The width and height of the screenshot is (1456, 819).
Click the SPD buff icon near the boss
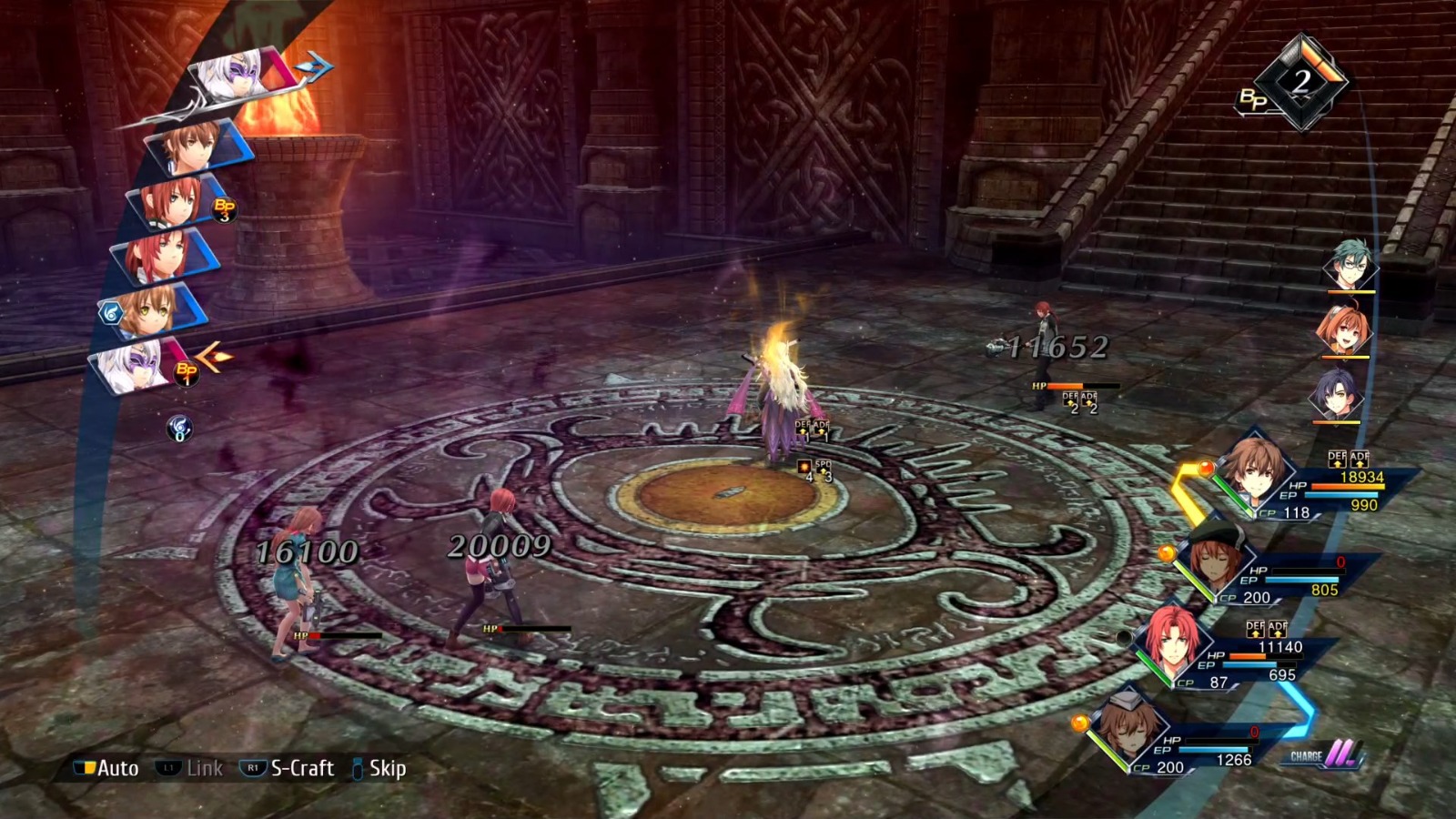(x=822, y=466)
